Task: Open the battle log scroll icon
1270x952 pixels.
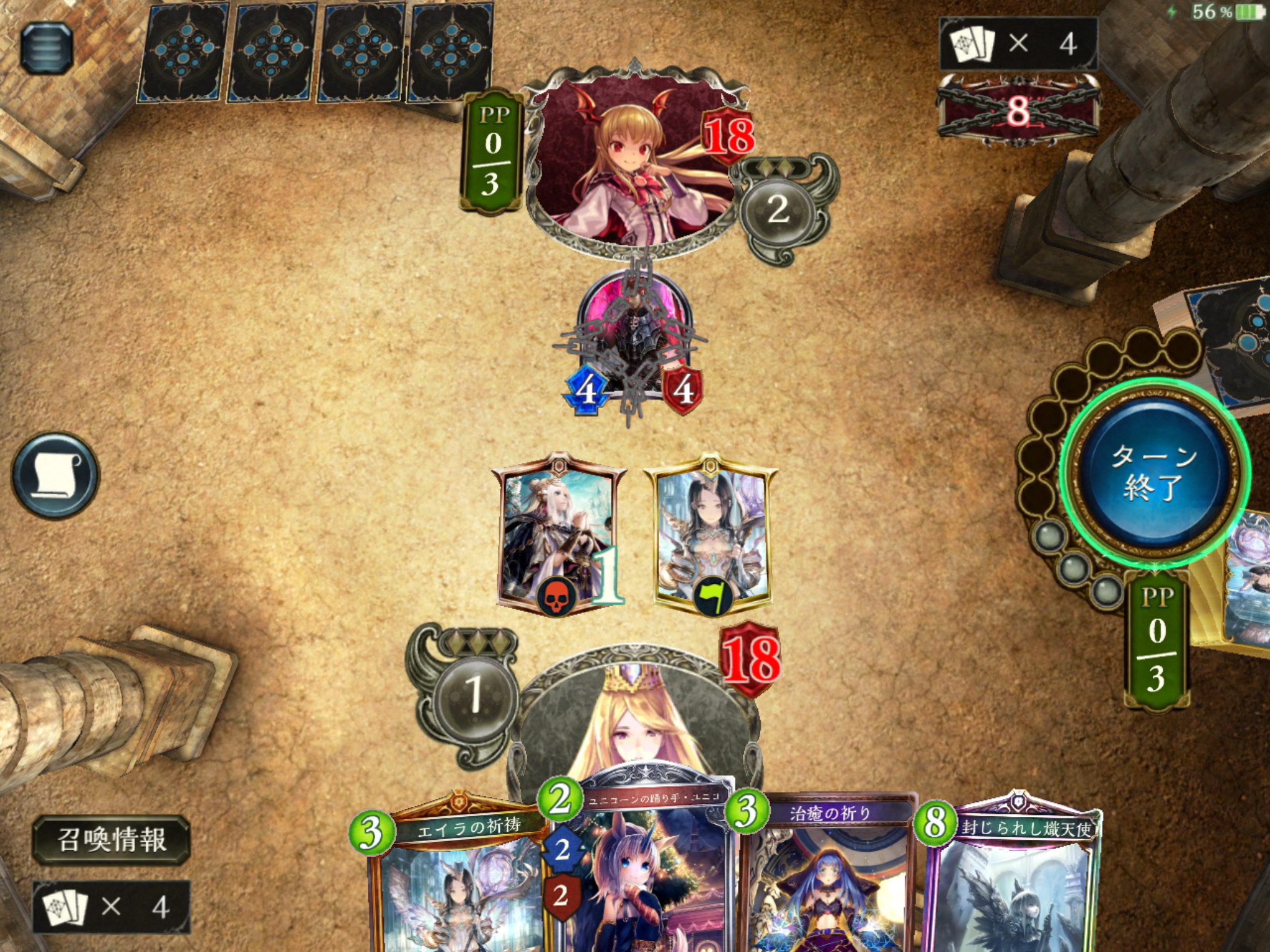Action: pos(55,475)
